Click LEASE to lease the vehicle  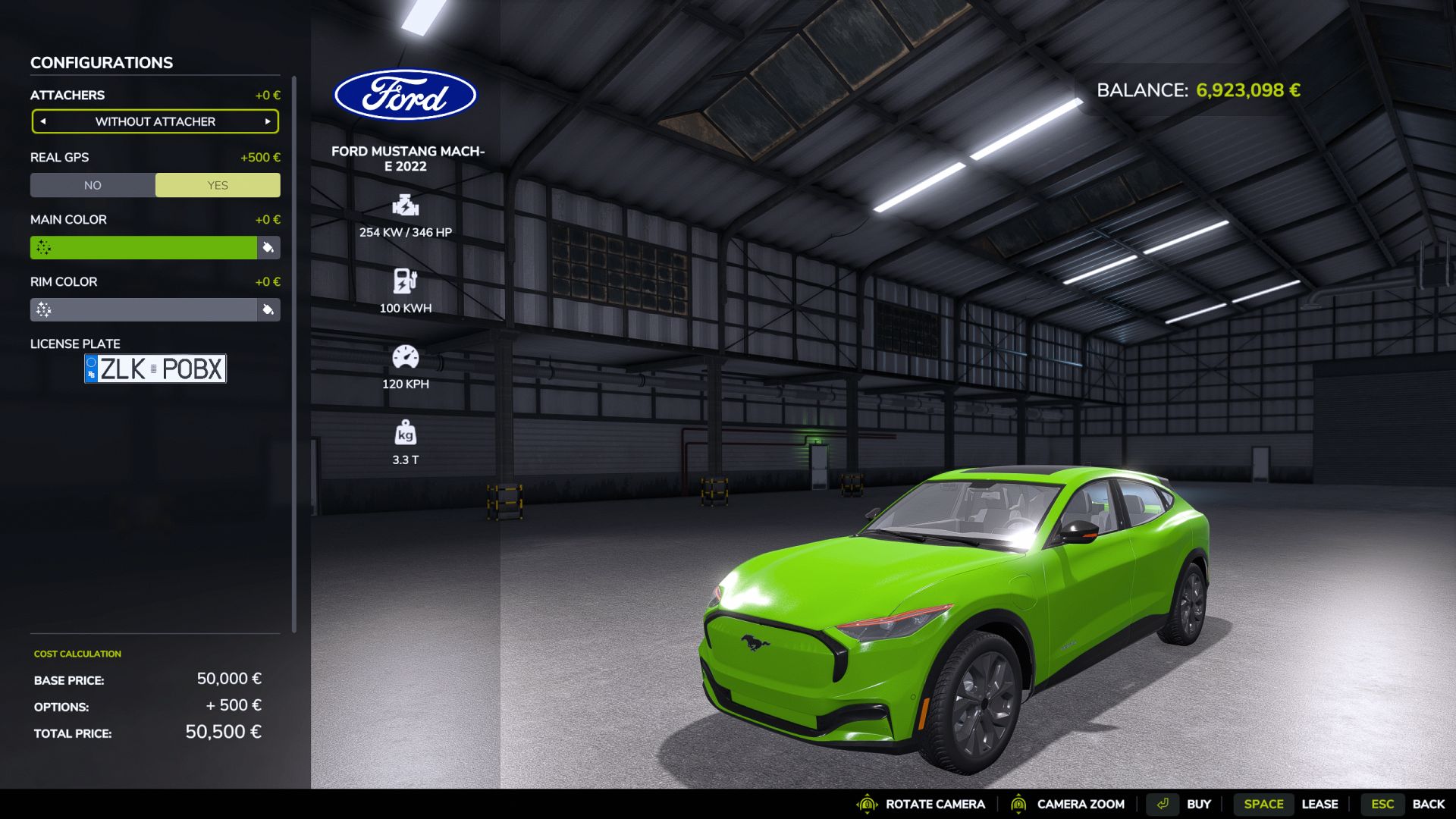[1321, 804]
